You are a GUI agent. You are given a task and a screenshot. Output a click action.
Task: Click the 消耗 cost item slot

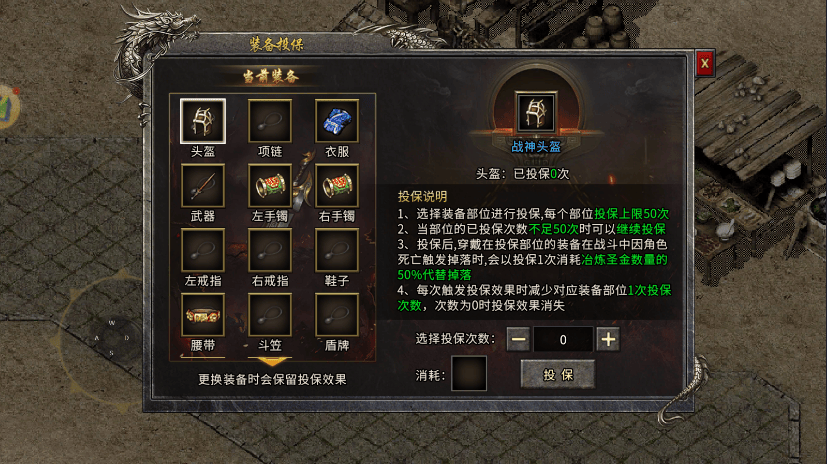tap(470, 374)
